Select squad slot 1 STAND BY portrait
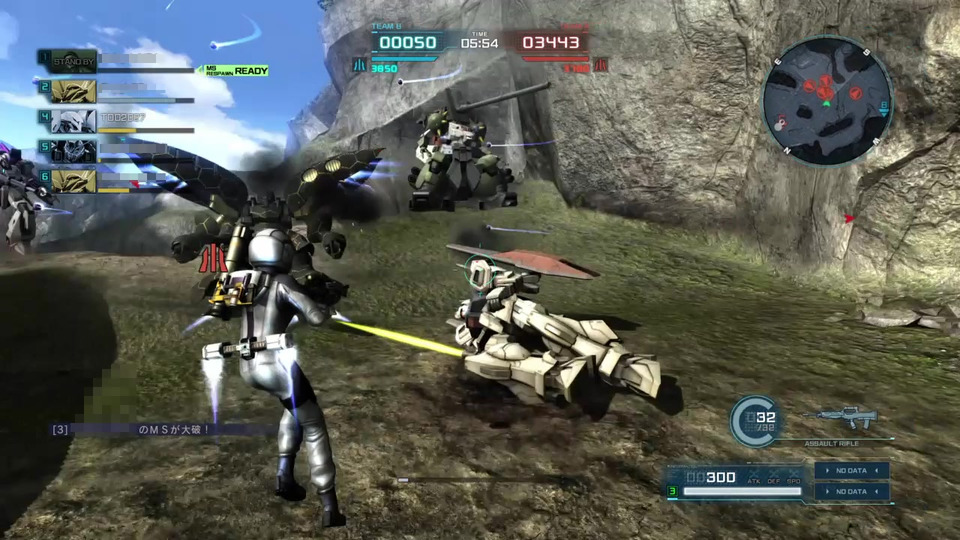Image resolution: width=960 pixels, height=540 pixels. [73, 60]
